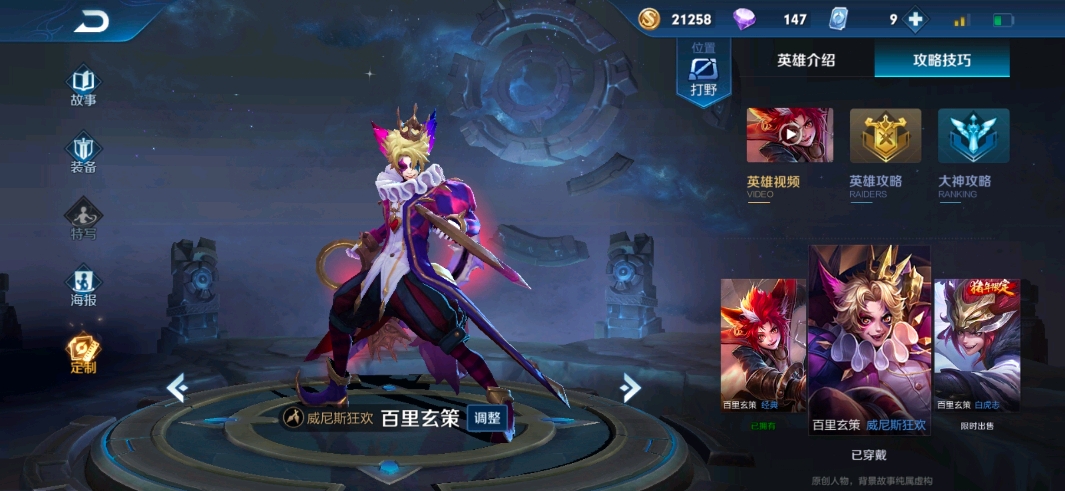Image resolution: width=1065 pixels, height=491 pixels.
Task: Open the 英雄攻略 raiders guide
Action: 885,136
